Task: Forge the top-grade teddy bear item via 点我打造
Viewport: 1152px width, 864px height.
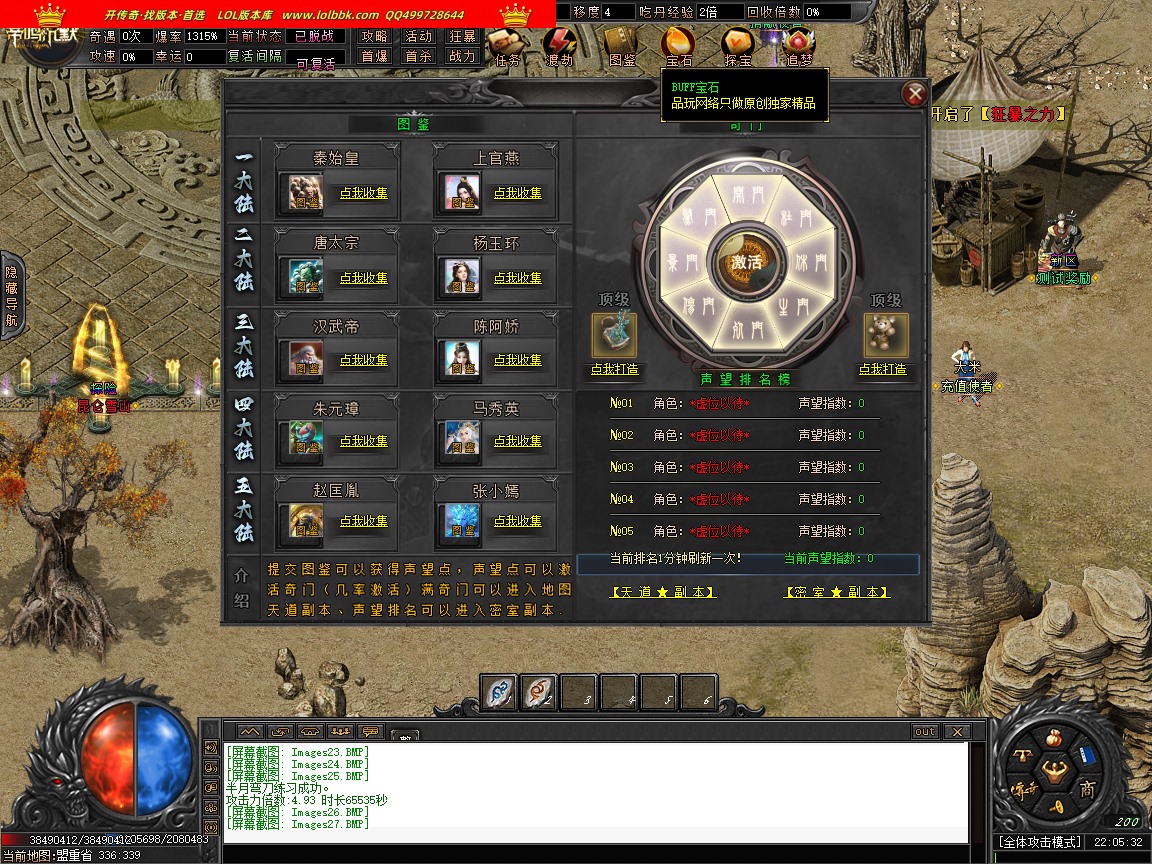Action: [882, 369]
